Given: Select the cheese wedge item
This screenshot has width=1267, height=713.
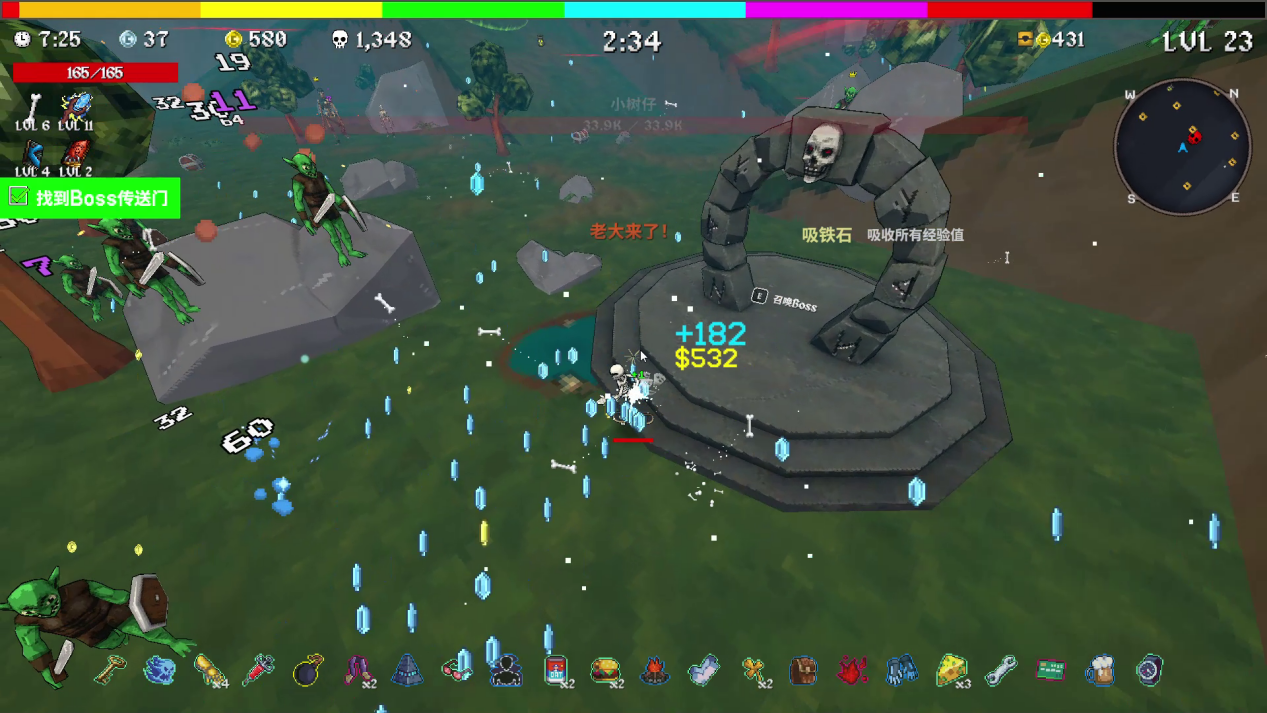Looking at the screenshot, I should tap(952, 670).
